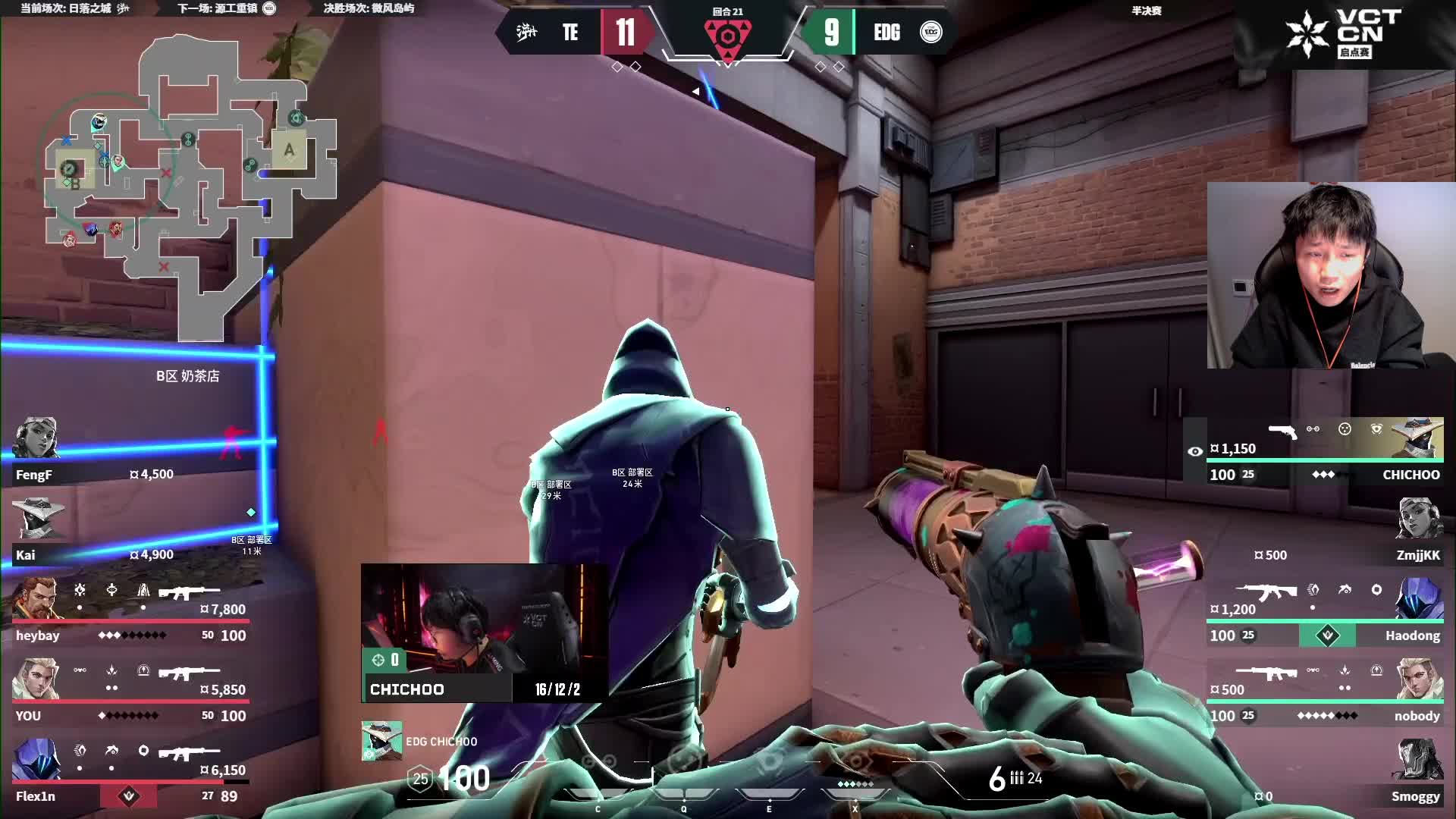This screenshot has height=819, width=1456.
Task: Click the TE team logo in the scoreboard
Action: 526,32
